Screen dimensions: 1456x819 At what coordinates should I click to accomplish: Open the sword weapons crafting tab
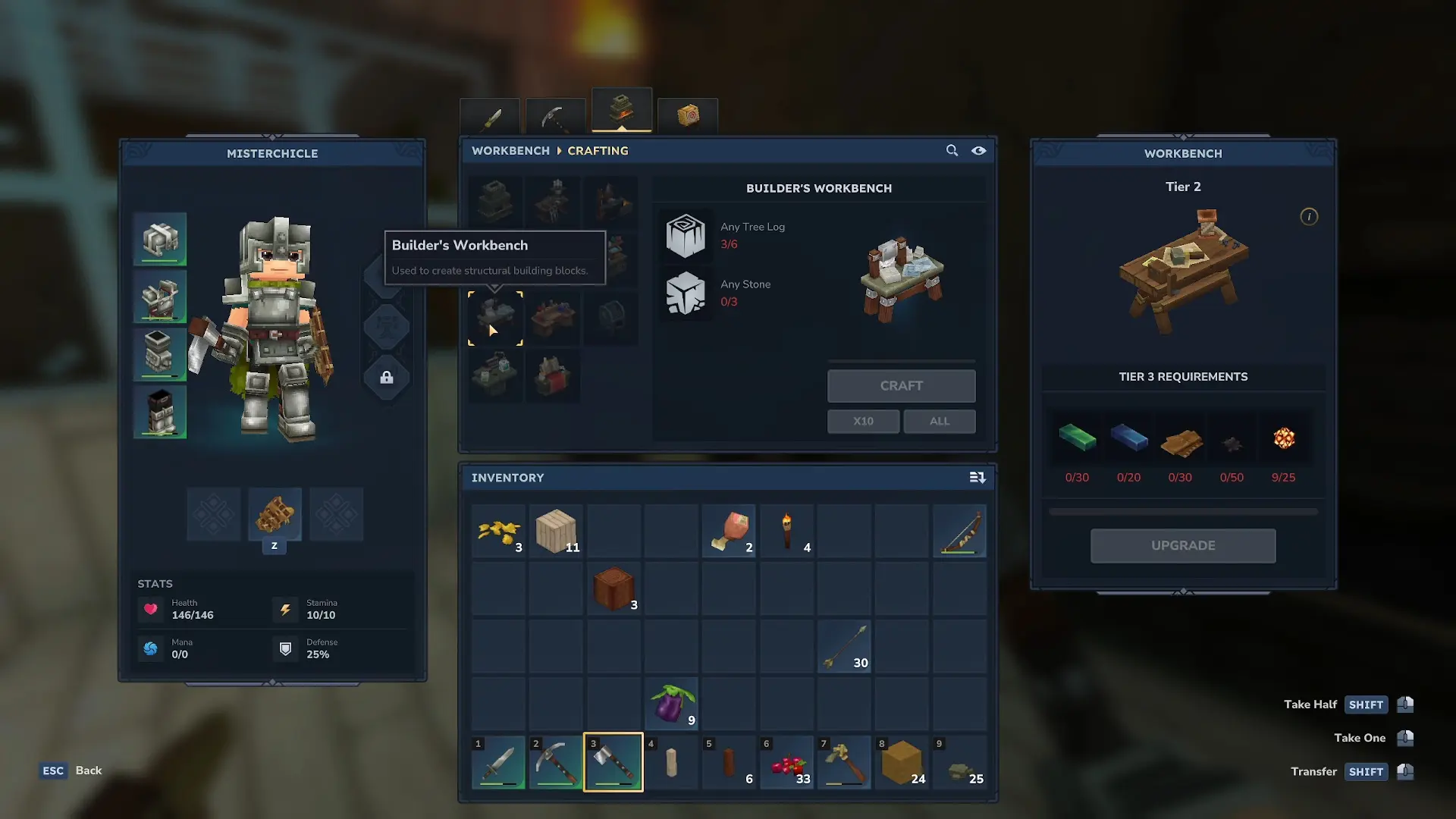coord(490,118)
